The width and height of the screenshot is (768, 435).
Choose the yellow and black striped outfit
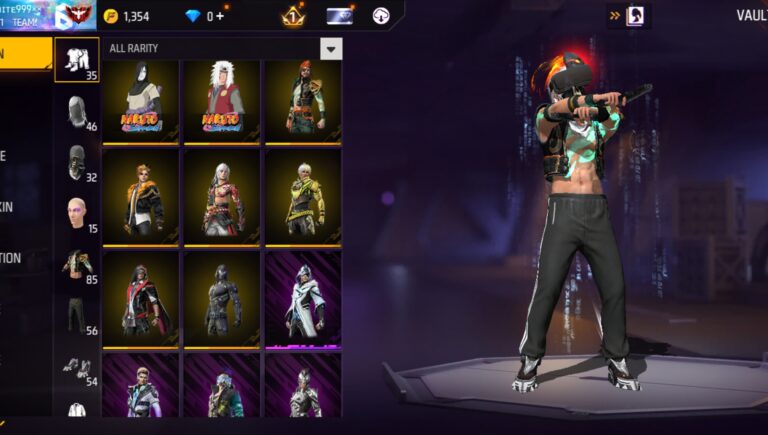pos(303,197)
